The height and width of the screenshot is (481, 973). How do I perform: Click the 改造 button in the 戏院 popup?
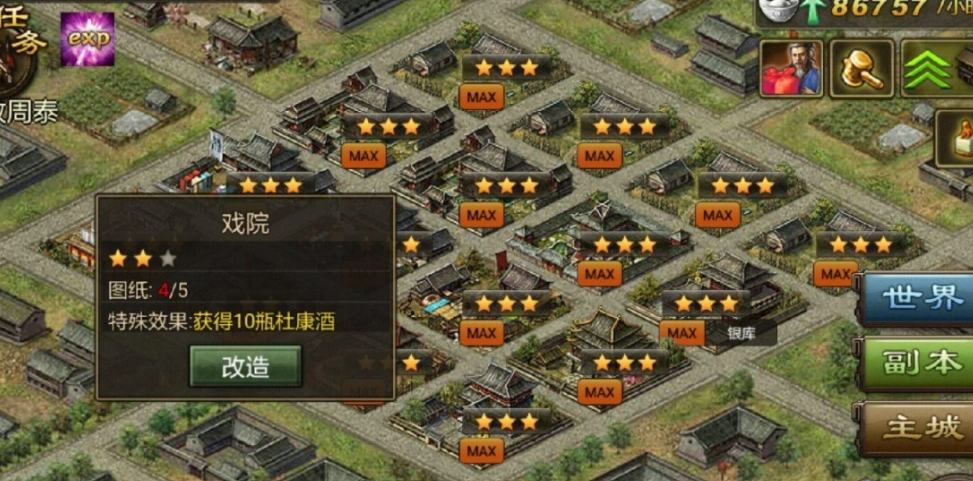point(245,366)
